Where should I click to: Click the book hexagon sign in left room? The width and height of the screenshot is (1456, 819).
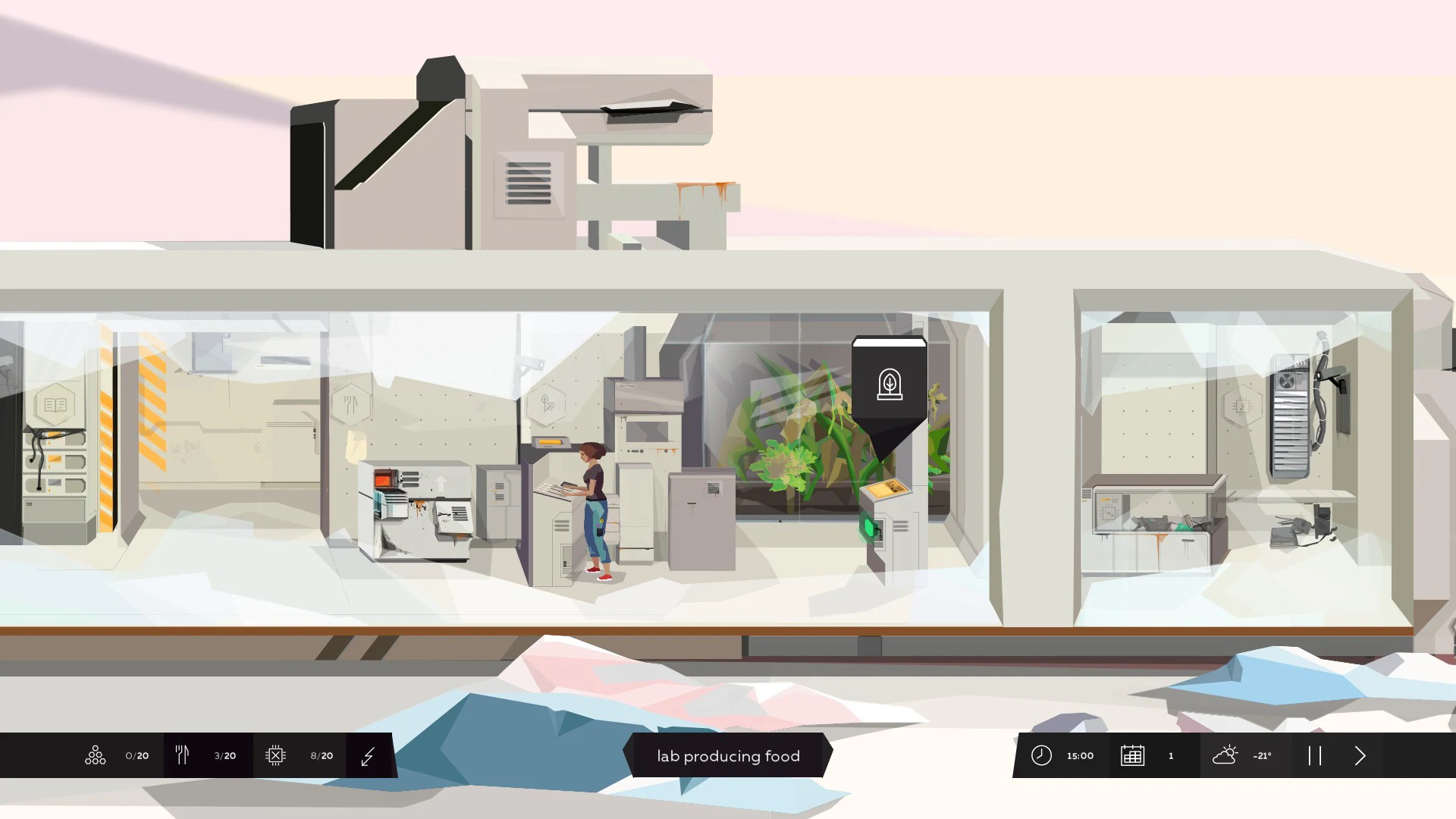point(57,404)
